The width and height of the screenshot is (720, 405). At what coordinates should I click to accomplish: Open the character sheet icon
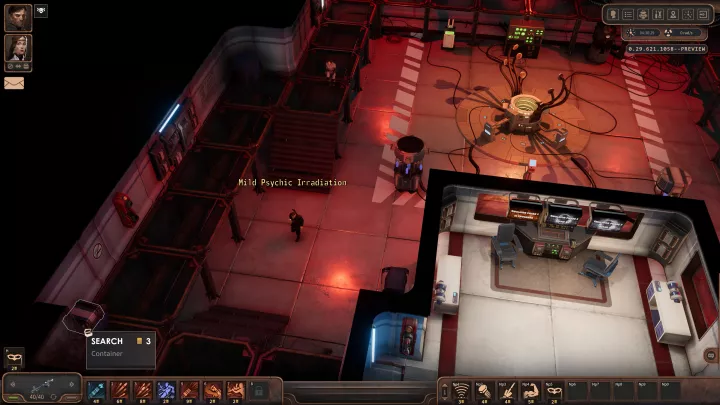click(x=611, y=15)
